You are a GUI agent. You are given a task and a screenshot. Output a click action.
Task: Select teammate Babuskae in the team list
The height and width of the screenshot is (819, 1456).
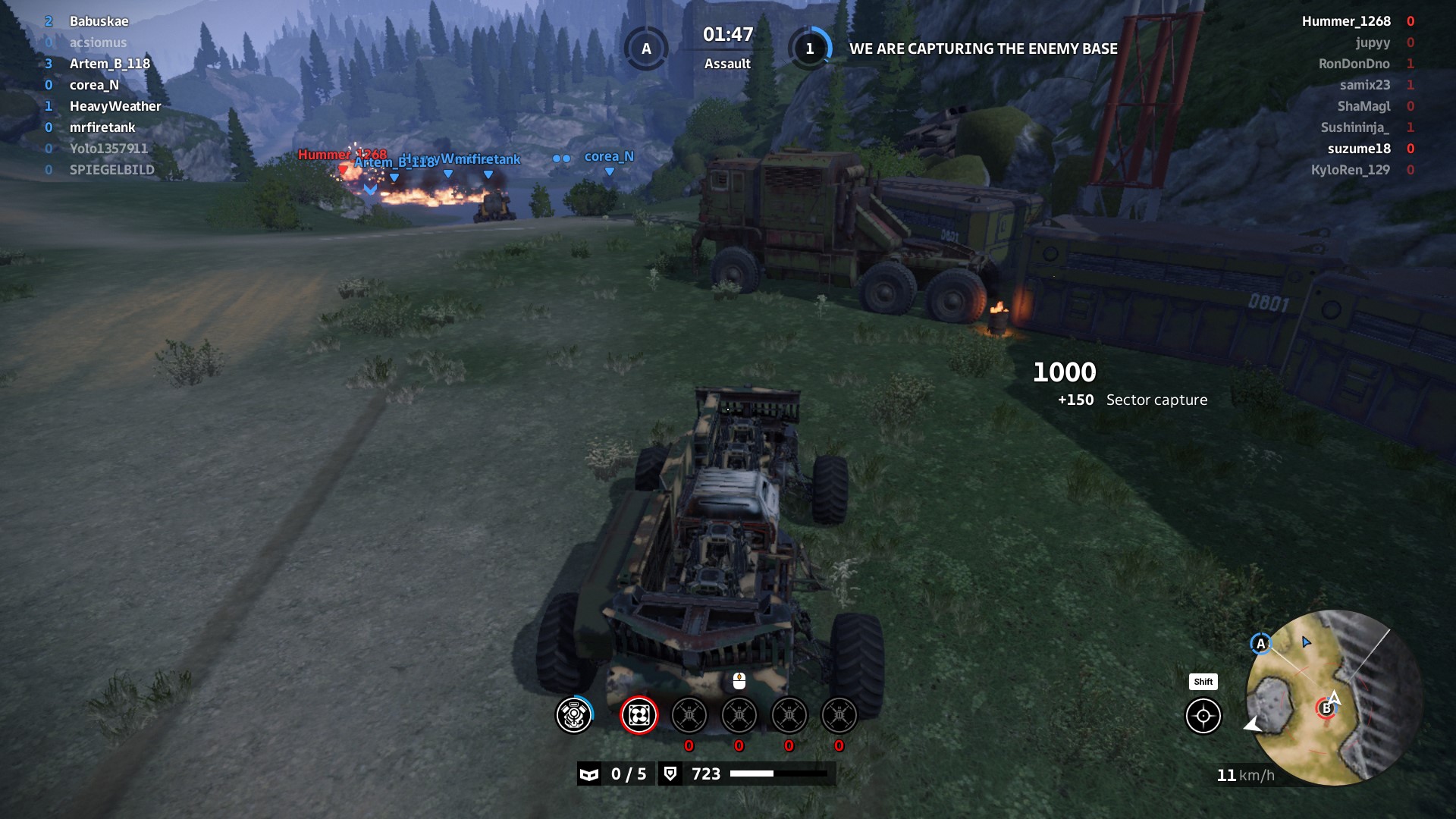tap(99, 21)
